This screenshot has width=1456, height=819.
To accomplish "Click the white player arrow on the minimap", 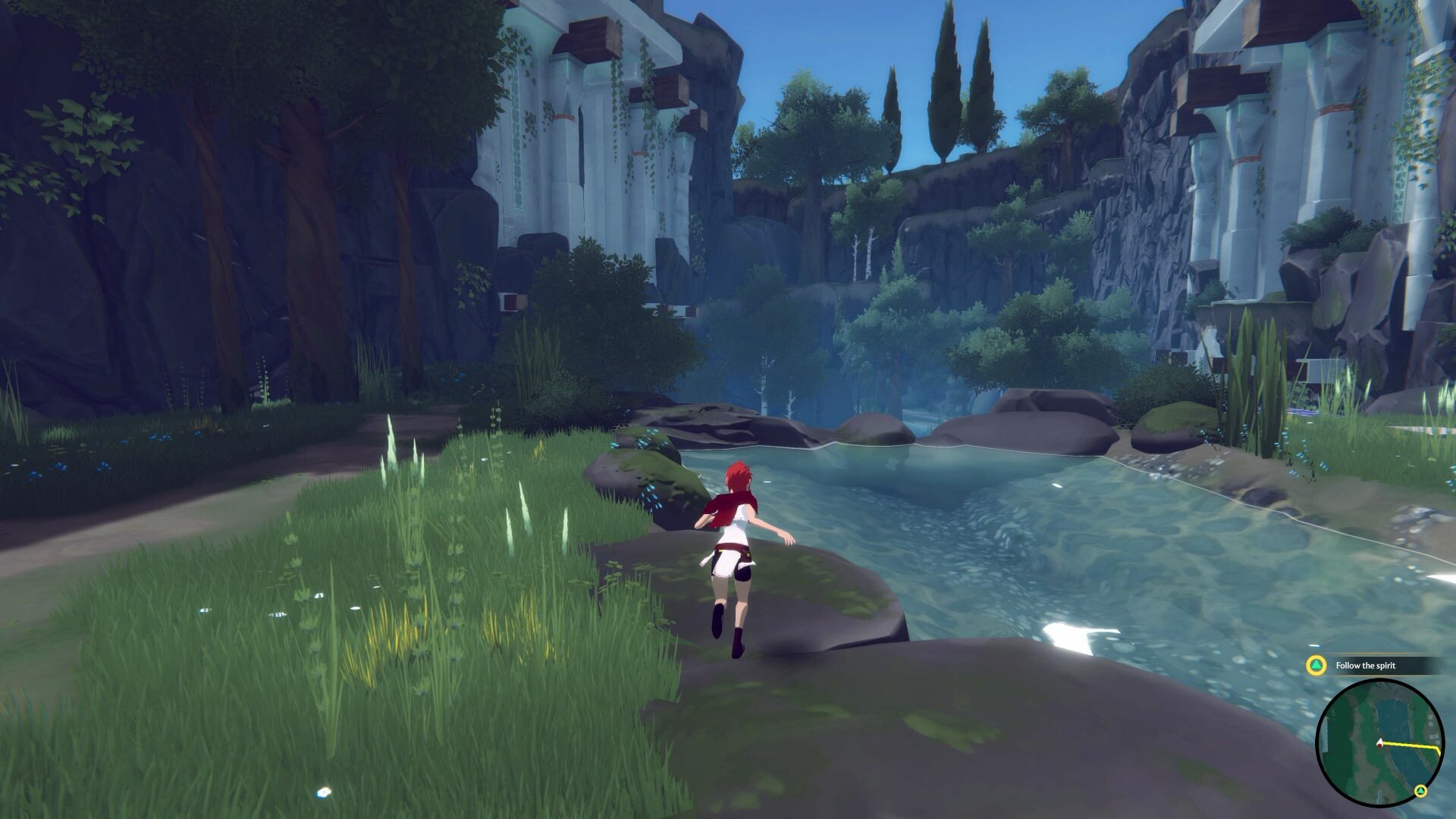I will pos(1380,742).
